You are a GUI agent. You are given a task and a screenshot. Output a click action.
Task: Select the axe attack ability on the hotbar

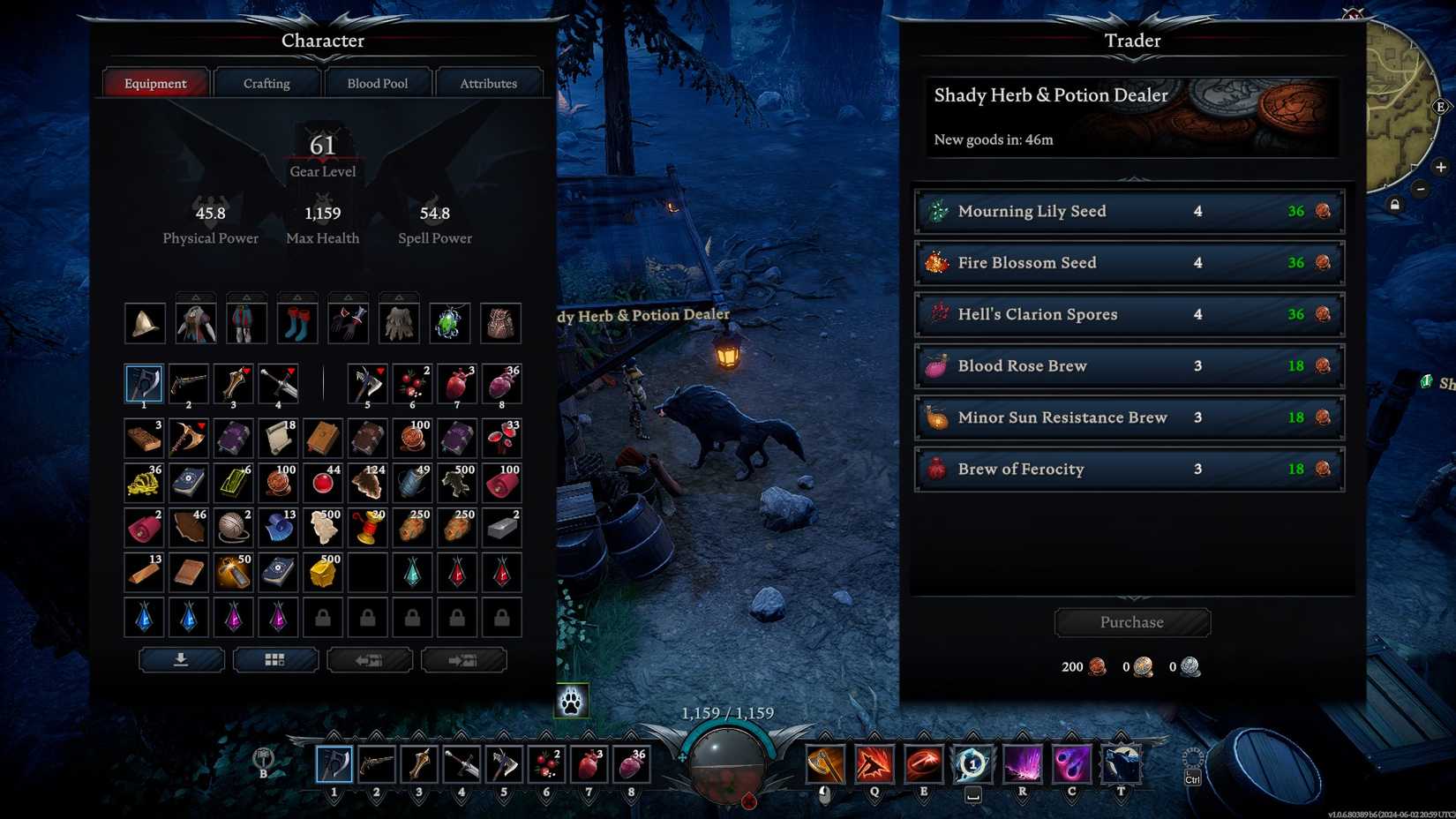pyautogui.click(x=825, y=765)
